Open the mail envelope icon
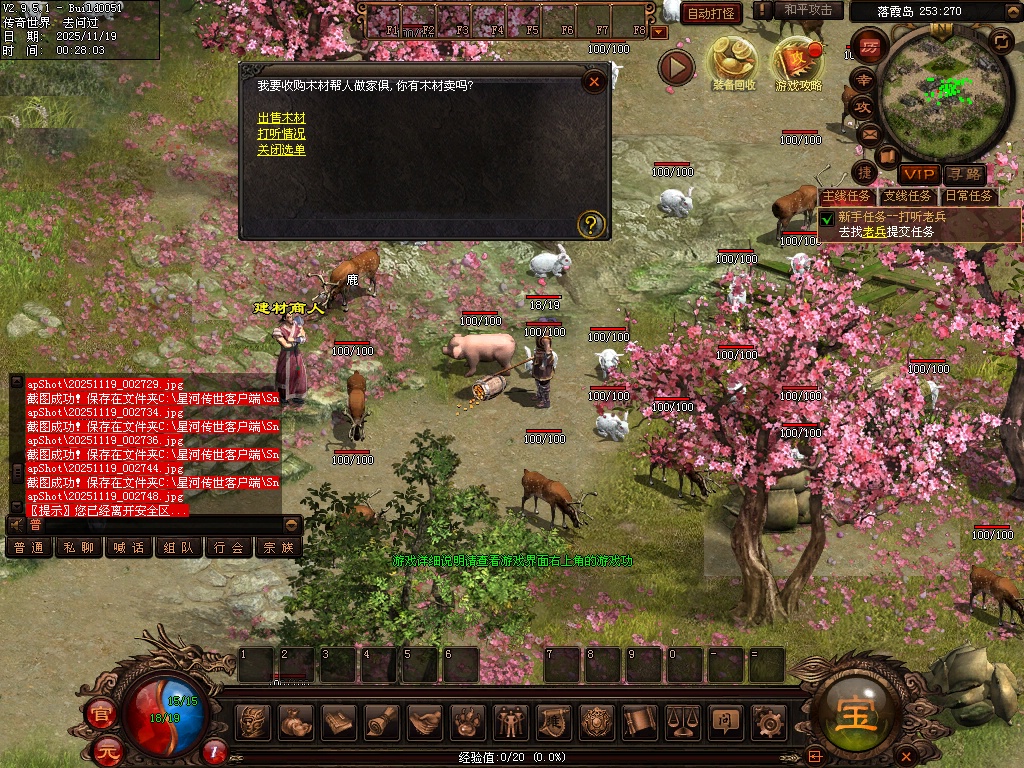 pyautogui.click(x=868, y=133)
